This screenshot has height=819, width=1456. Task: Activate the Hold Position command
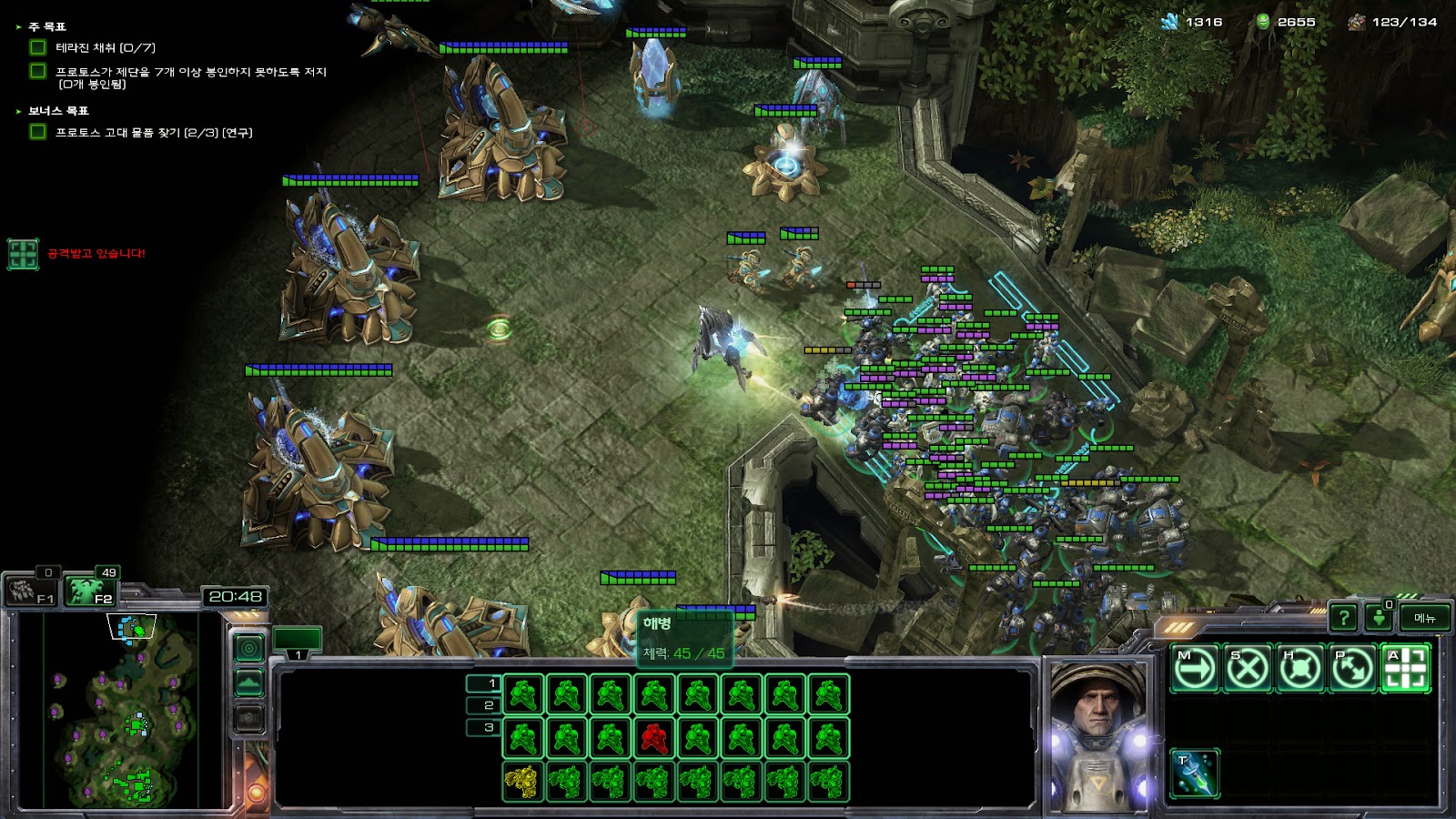pos(1299,669)
